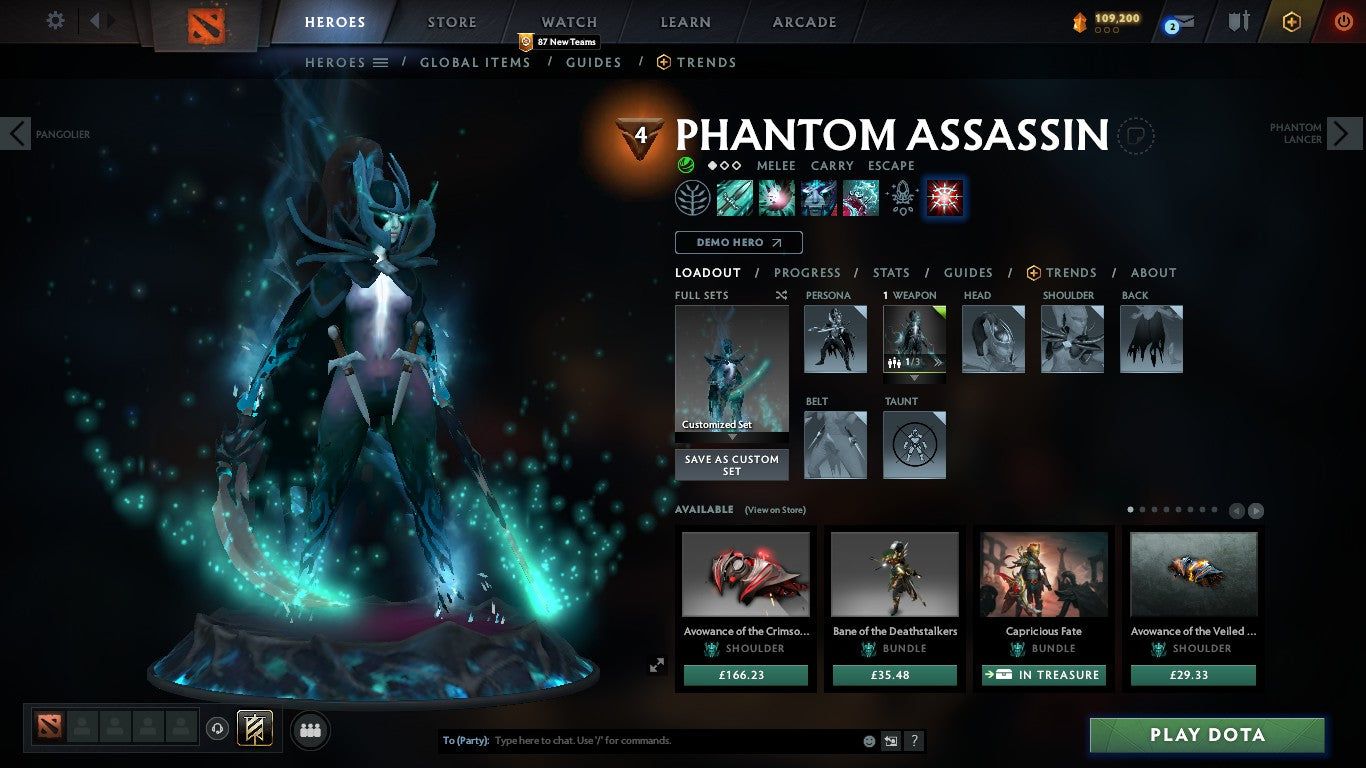1366x768 pixels.
Task: Open the next available items page arrow
Action: [1257, 510]
